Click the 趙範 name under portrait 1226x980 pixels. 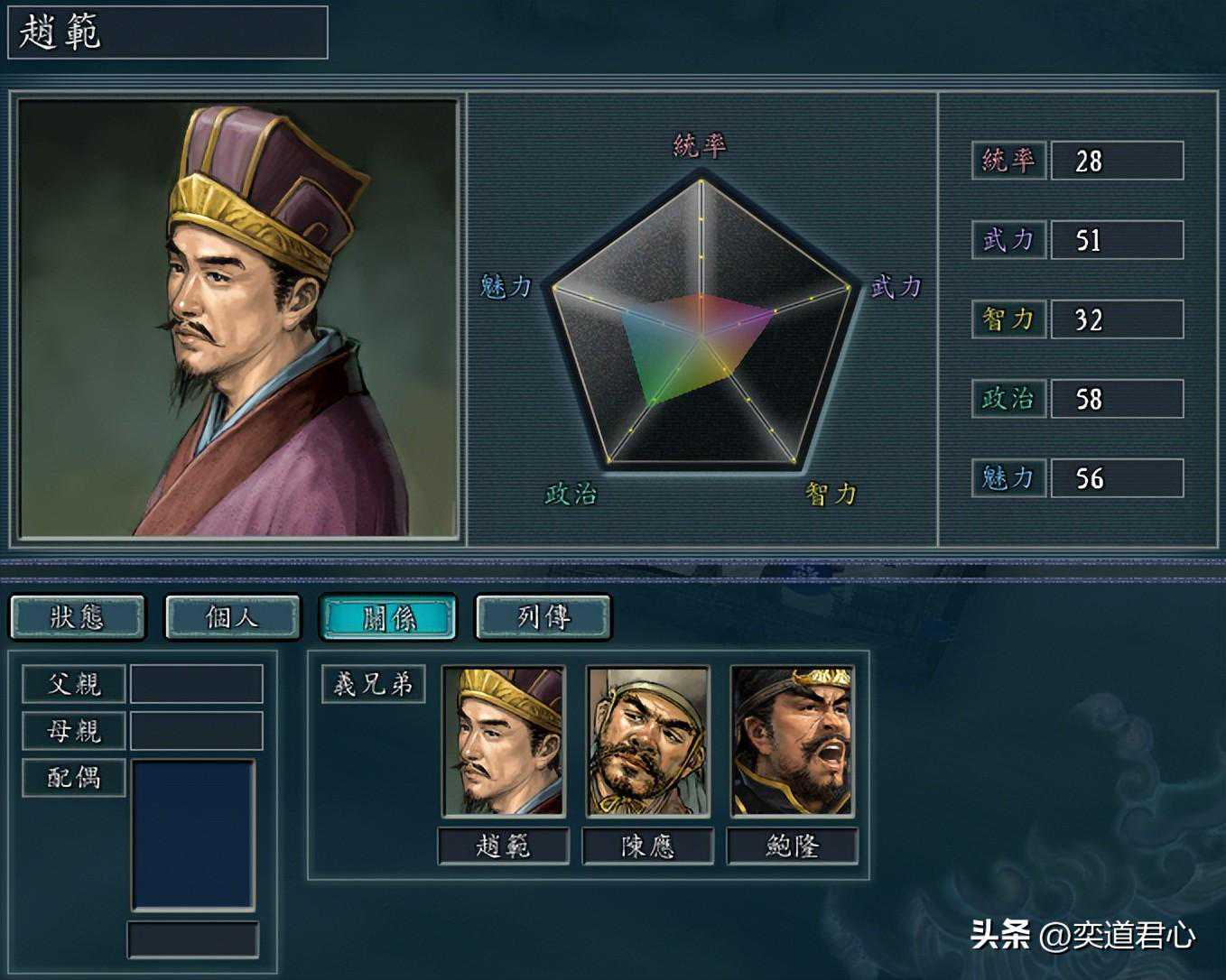click(504, 846)
